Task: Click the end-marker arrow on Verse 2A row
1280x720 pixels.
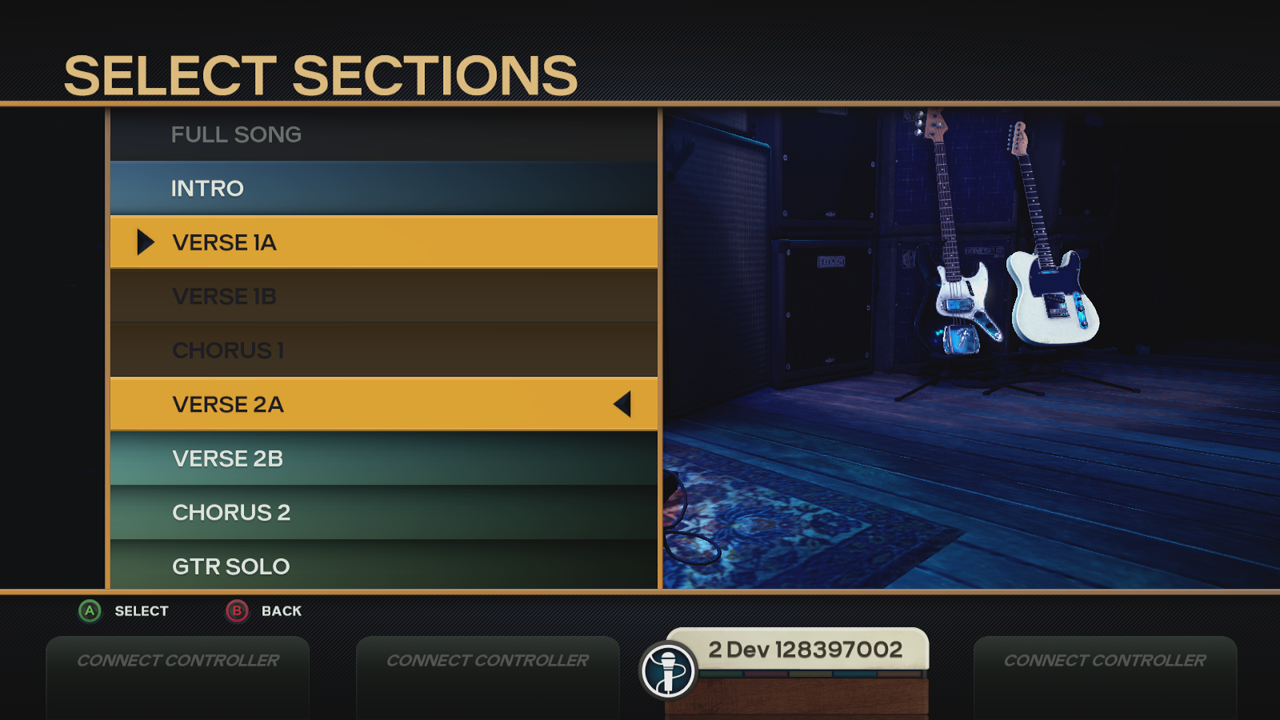Action: [x=622, y=403]
